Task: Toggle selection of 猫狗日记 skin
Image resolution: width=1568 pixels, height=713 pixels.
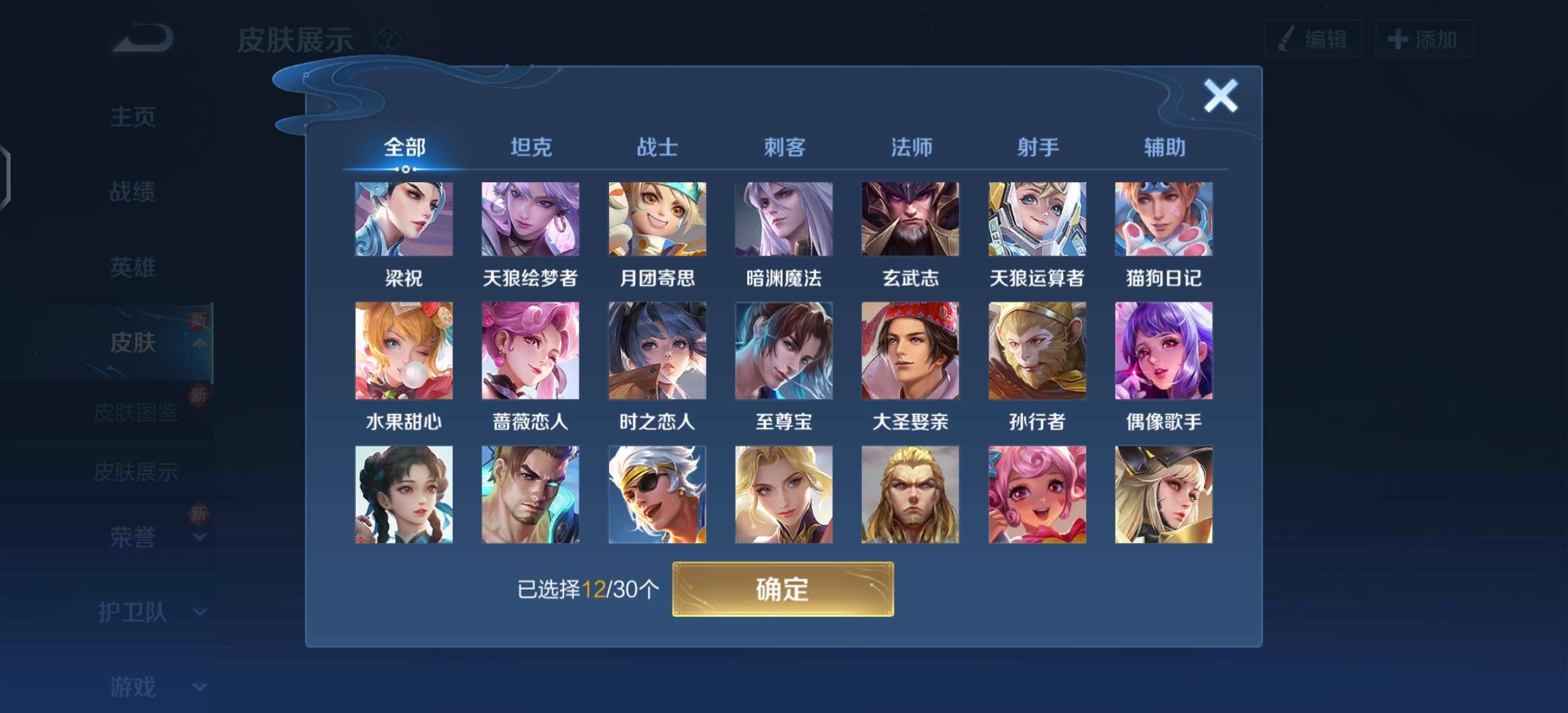Action: coord(1163,219)
